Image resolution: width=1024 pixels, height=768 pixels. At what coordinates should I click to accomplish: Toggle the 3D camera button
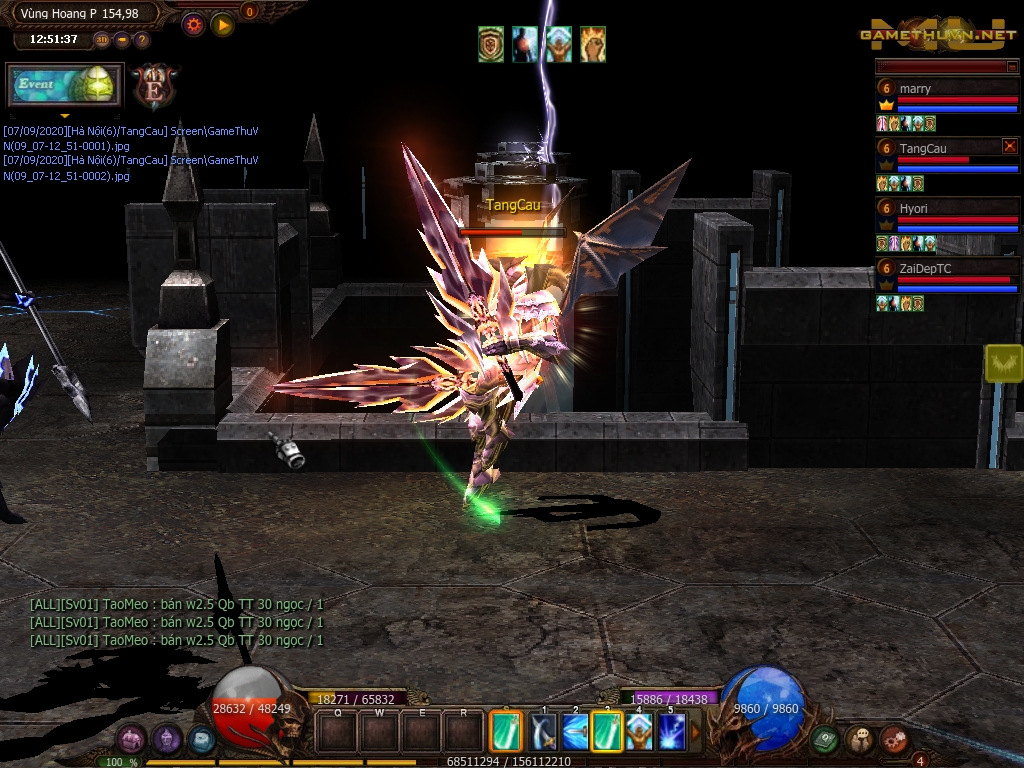[102, 40]
